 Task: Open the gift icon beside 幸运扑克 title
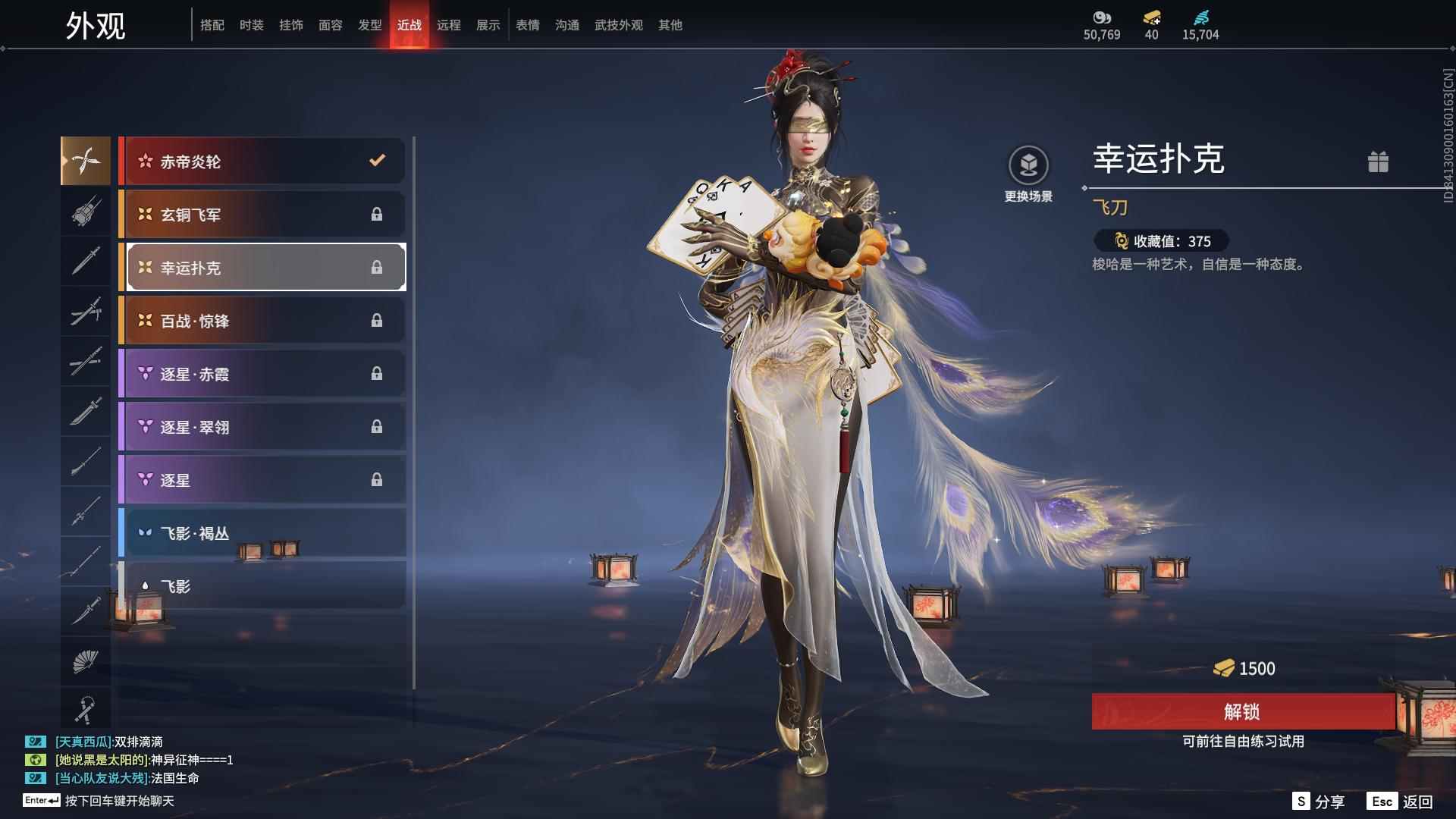[1380, 162]
